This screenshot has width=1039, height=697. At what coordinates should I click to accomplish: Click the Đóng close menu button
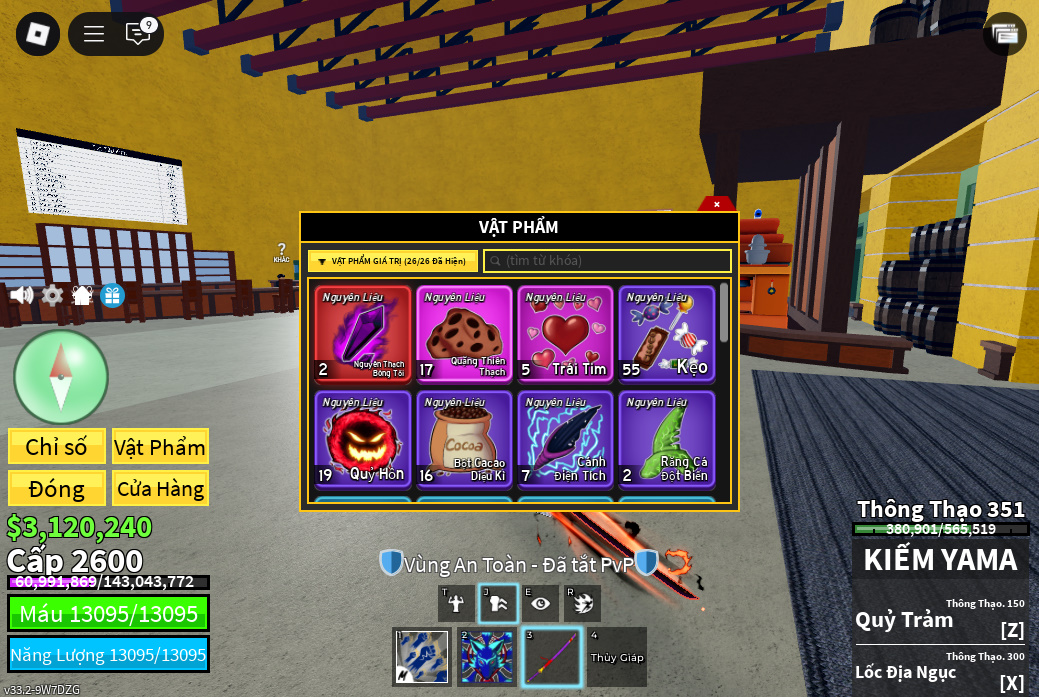click(x=57, y=489)
